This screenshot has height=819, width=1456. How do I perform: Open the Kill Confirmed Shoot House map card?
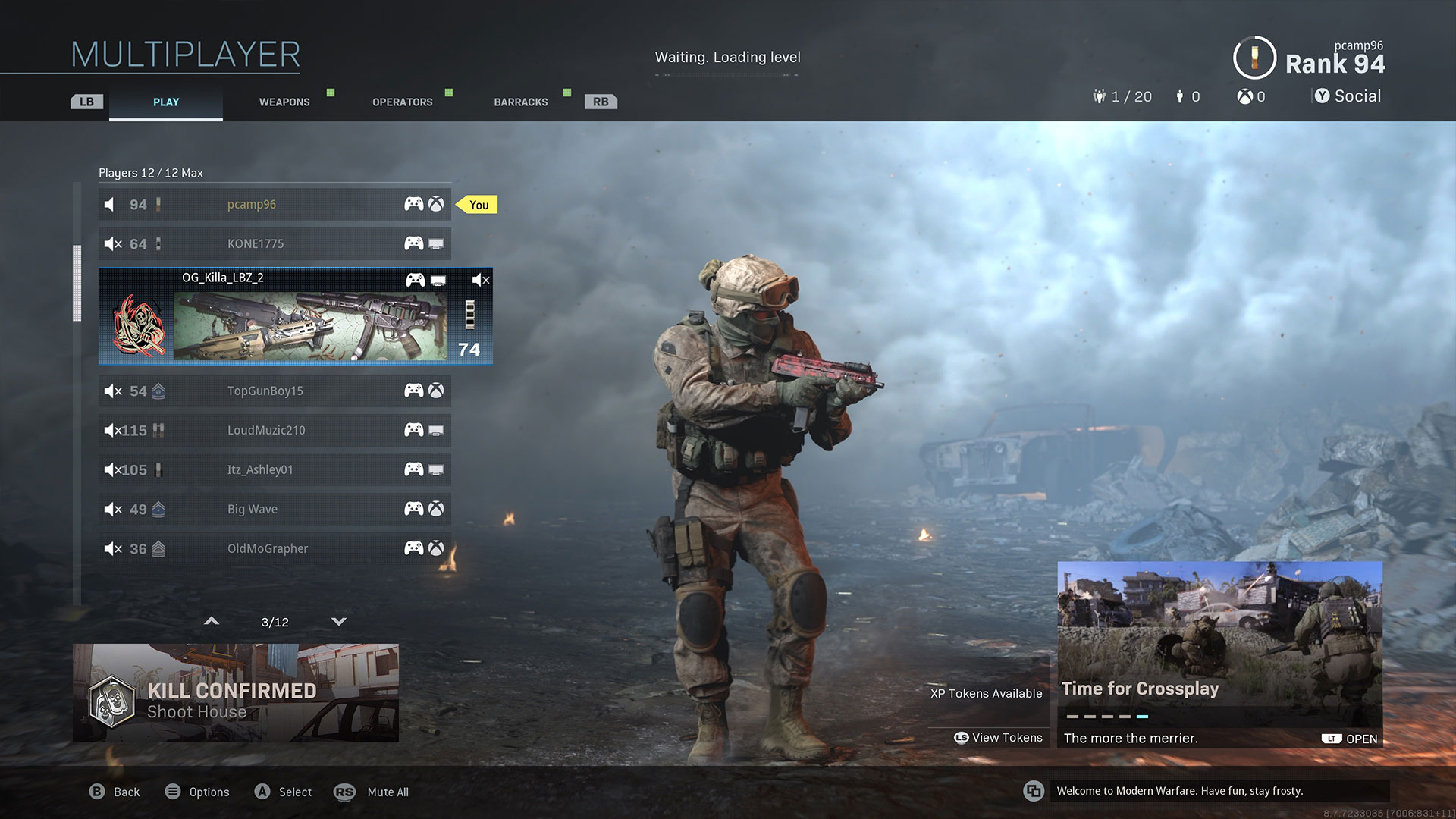pyautogui.click(x=235, y=693)
